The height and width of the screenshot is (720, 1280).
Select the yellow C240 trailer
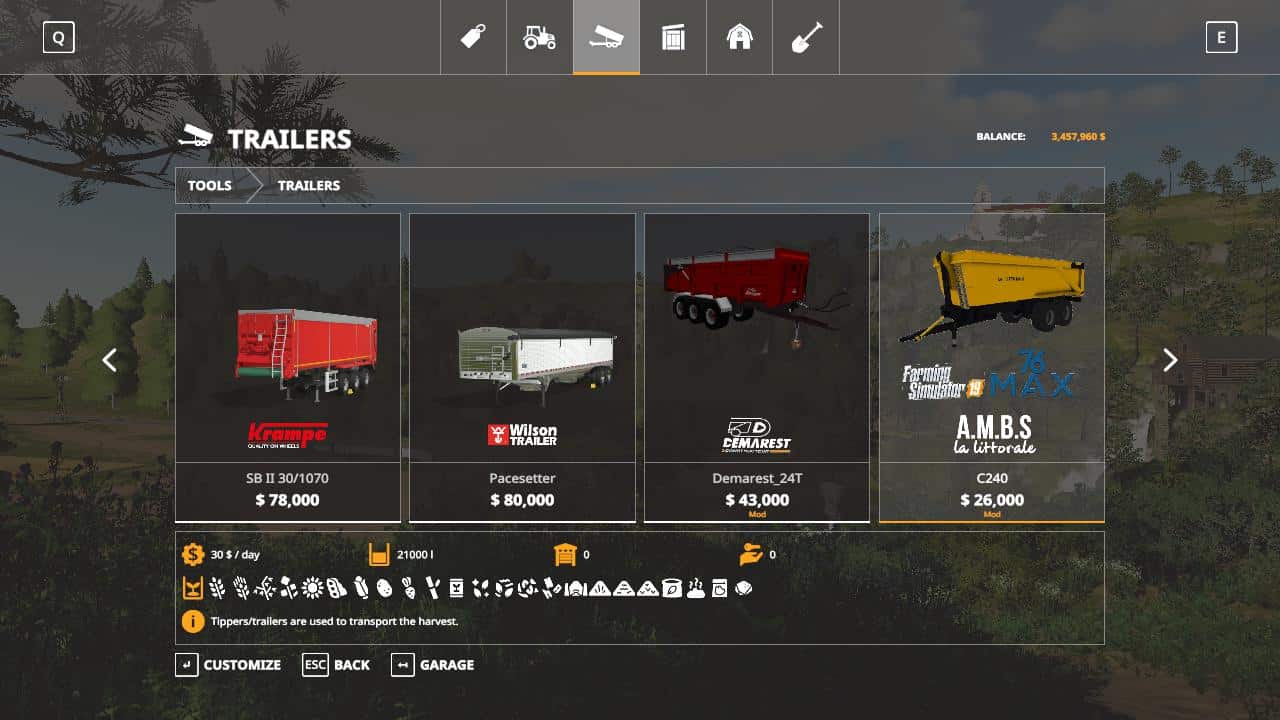point(991,367)
